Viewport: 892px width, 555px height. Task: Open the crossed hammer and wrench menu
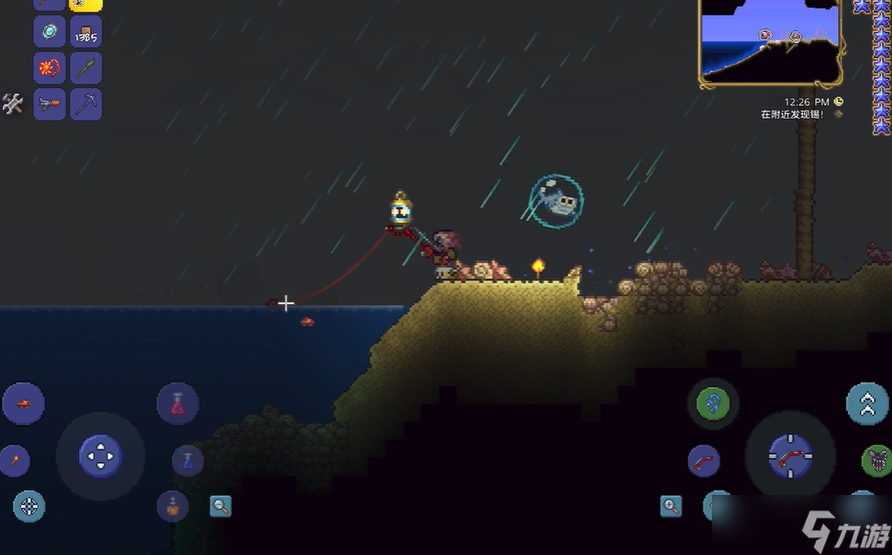click(13, 103)
